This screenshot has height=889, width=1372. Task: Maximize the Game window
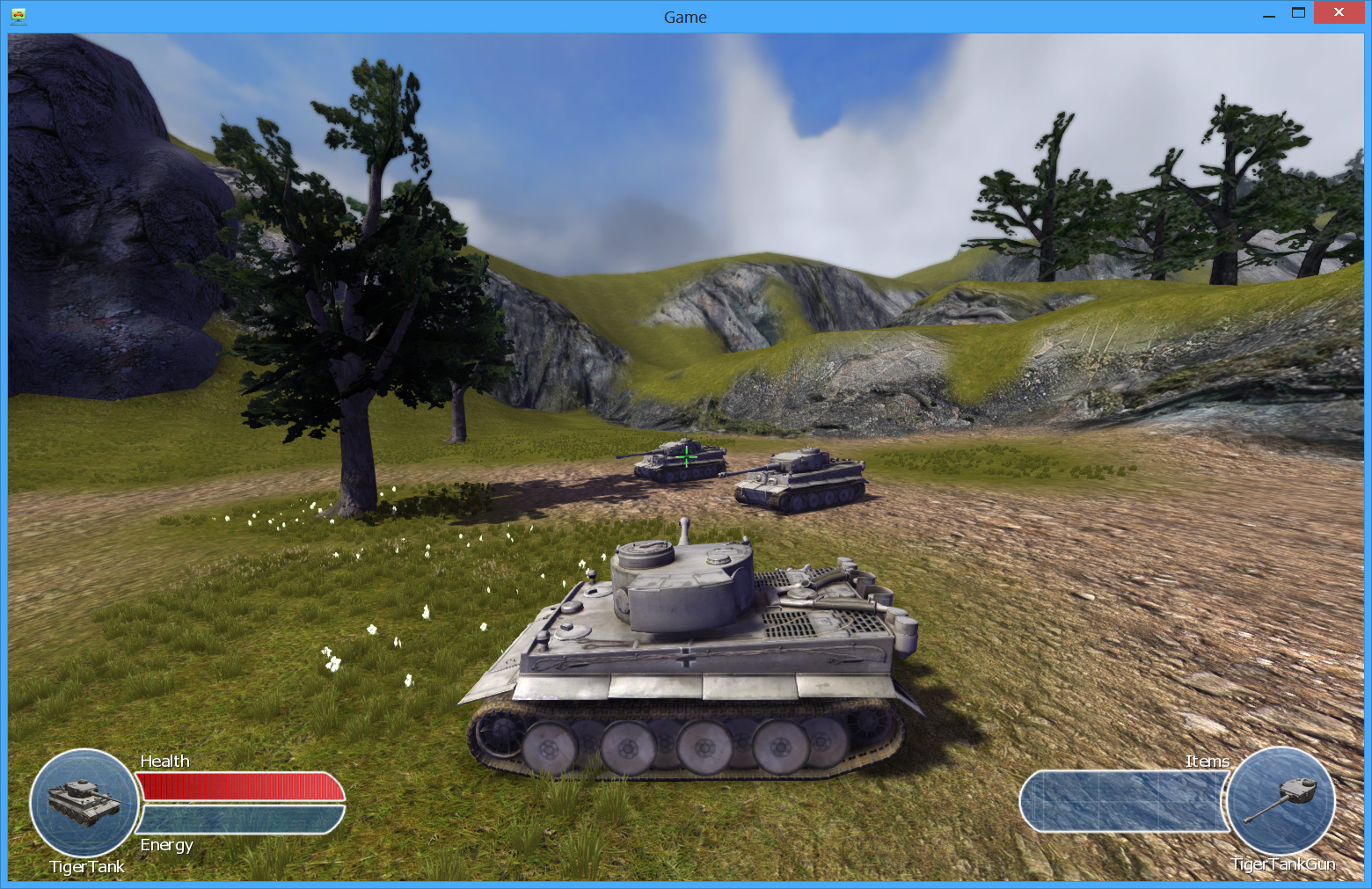(x=1298, y=13)
